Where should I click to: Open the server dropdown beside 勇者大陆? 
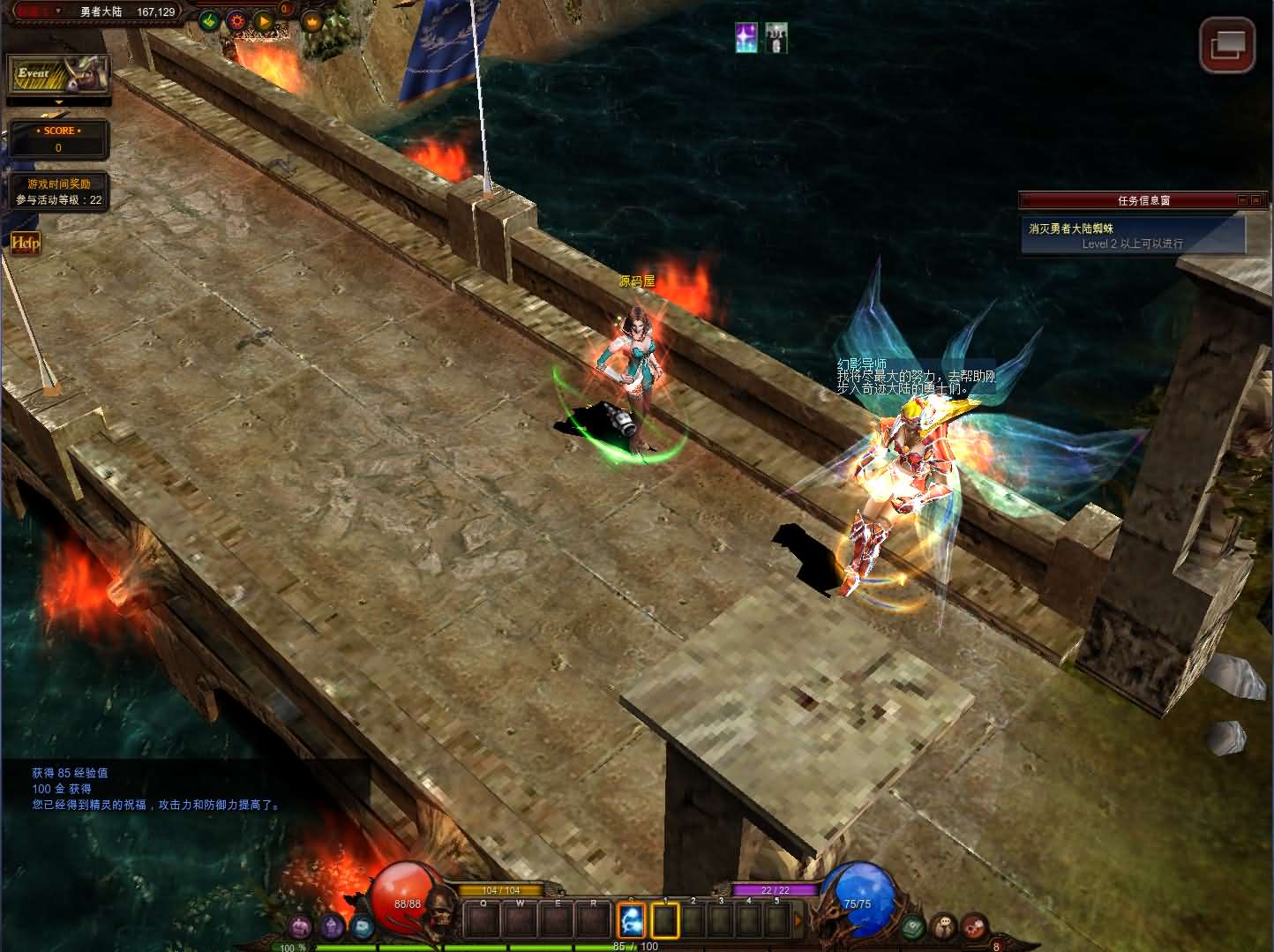(x=58, y=11)
